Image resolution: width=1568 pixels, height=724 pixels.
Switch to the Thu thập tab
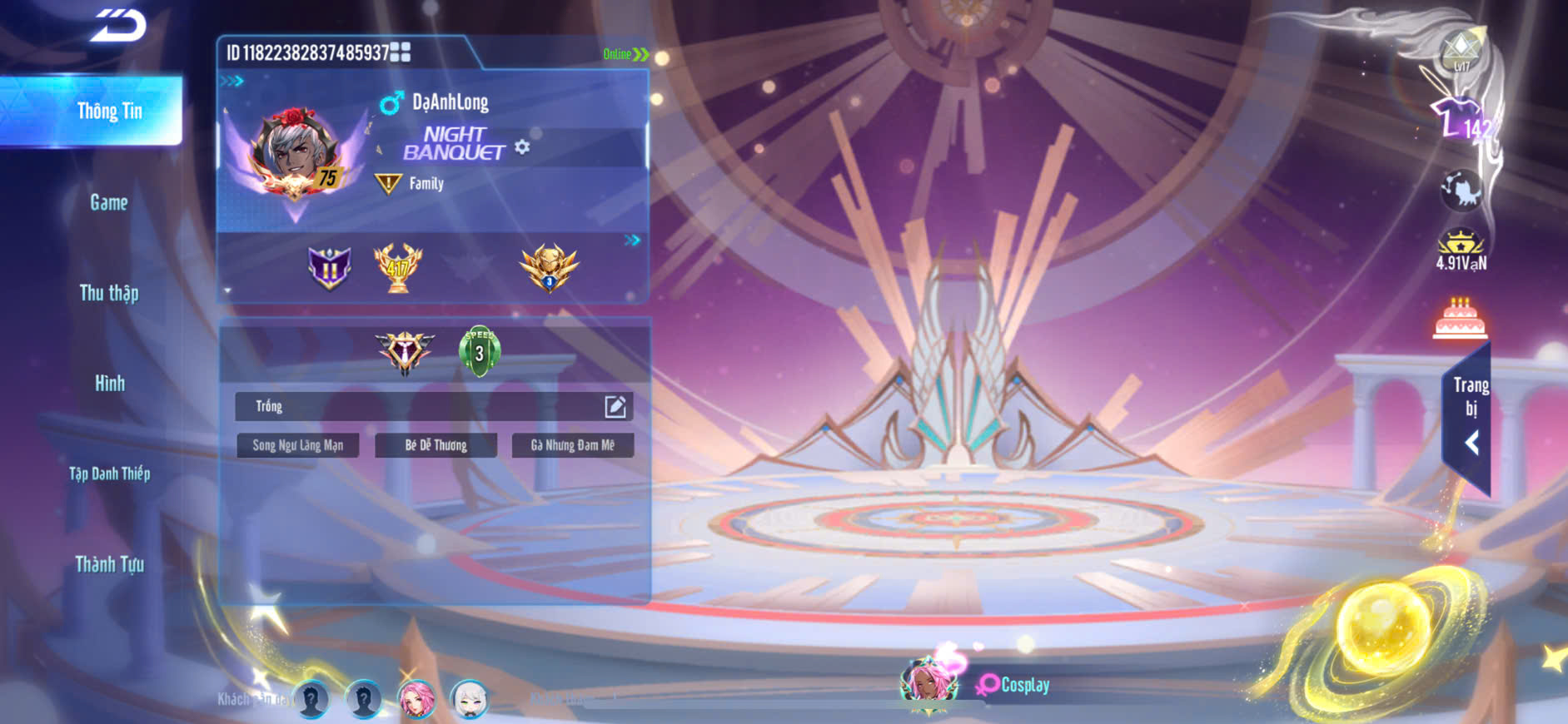109,293
